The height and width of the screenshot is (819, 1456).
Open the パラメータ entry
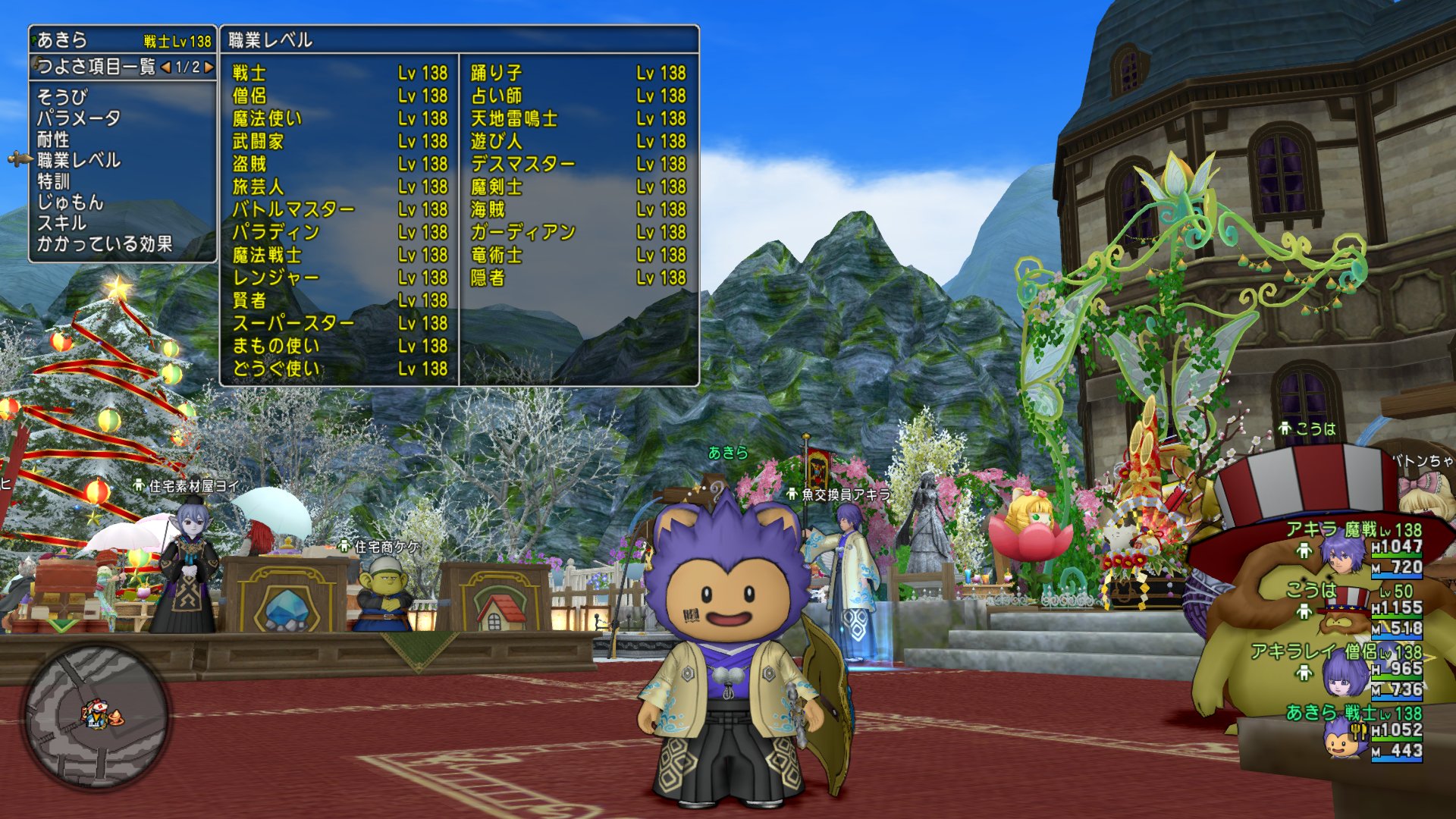pyautogui.click(x=79, y=118)
